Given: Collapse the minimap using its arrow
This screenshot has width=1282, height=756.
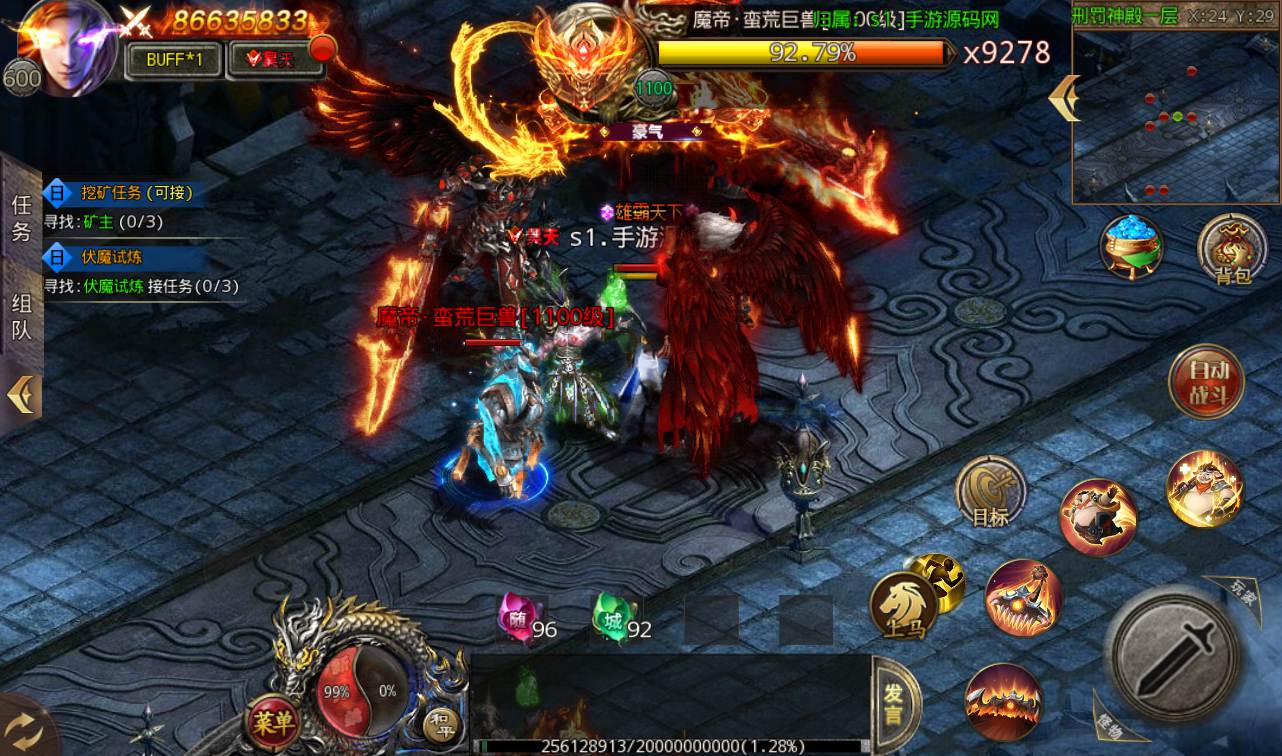Looking at the screenshot, I should point(1063,98).
